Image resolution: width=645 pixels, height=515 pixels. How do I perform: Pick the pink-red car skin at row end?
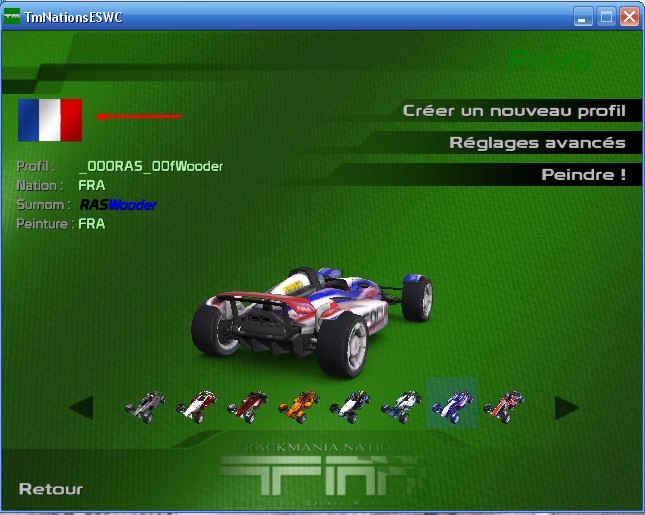click(503, 405)
